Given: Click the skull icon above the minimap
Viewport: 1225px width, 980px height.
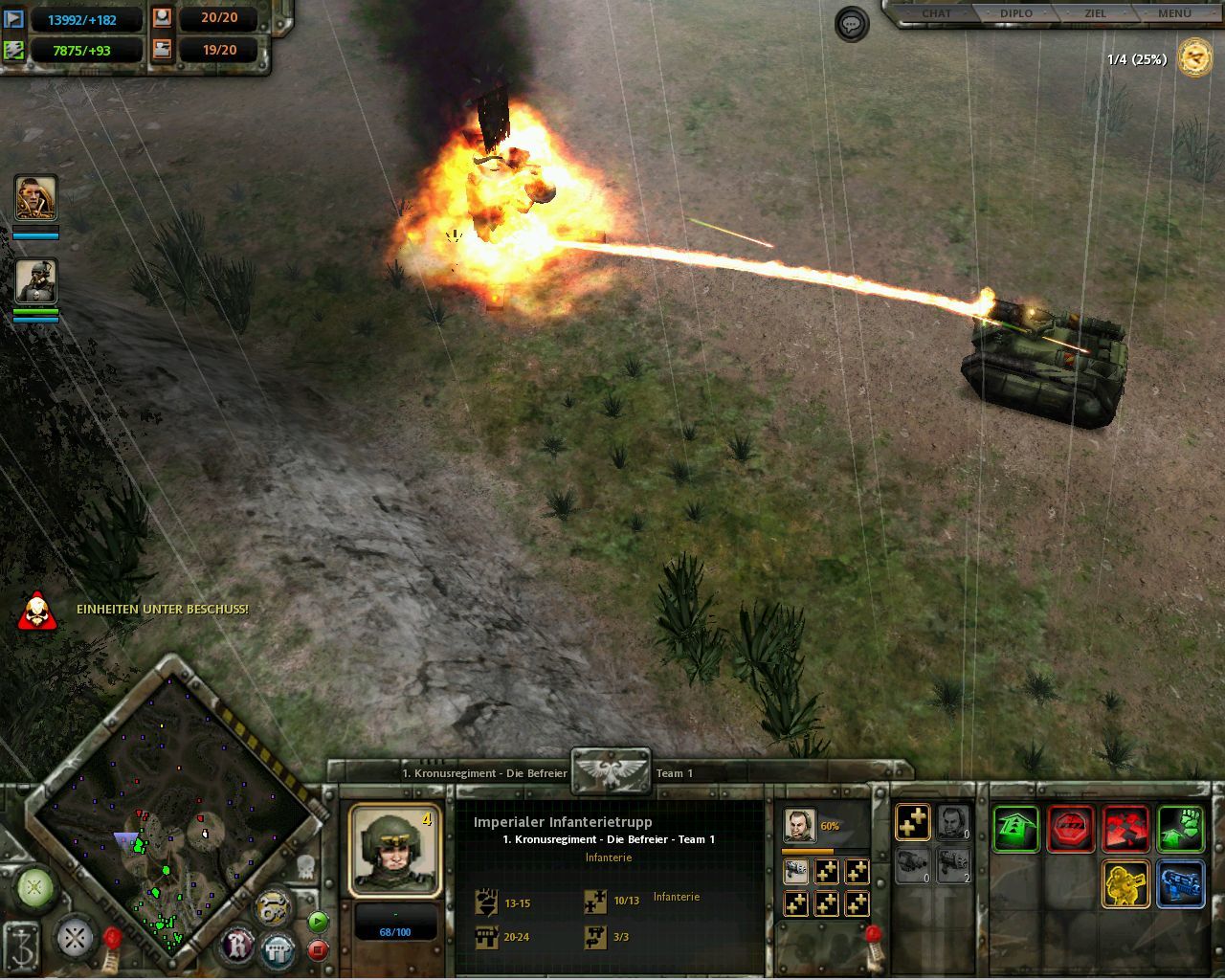Looking at the screenshot, I should pyautogui.click(x=305, y=868).
